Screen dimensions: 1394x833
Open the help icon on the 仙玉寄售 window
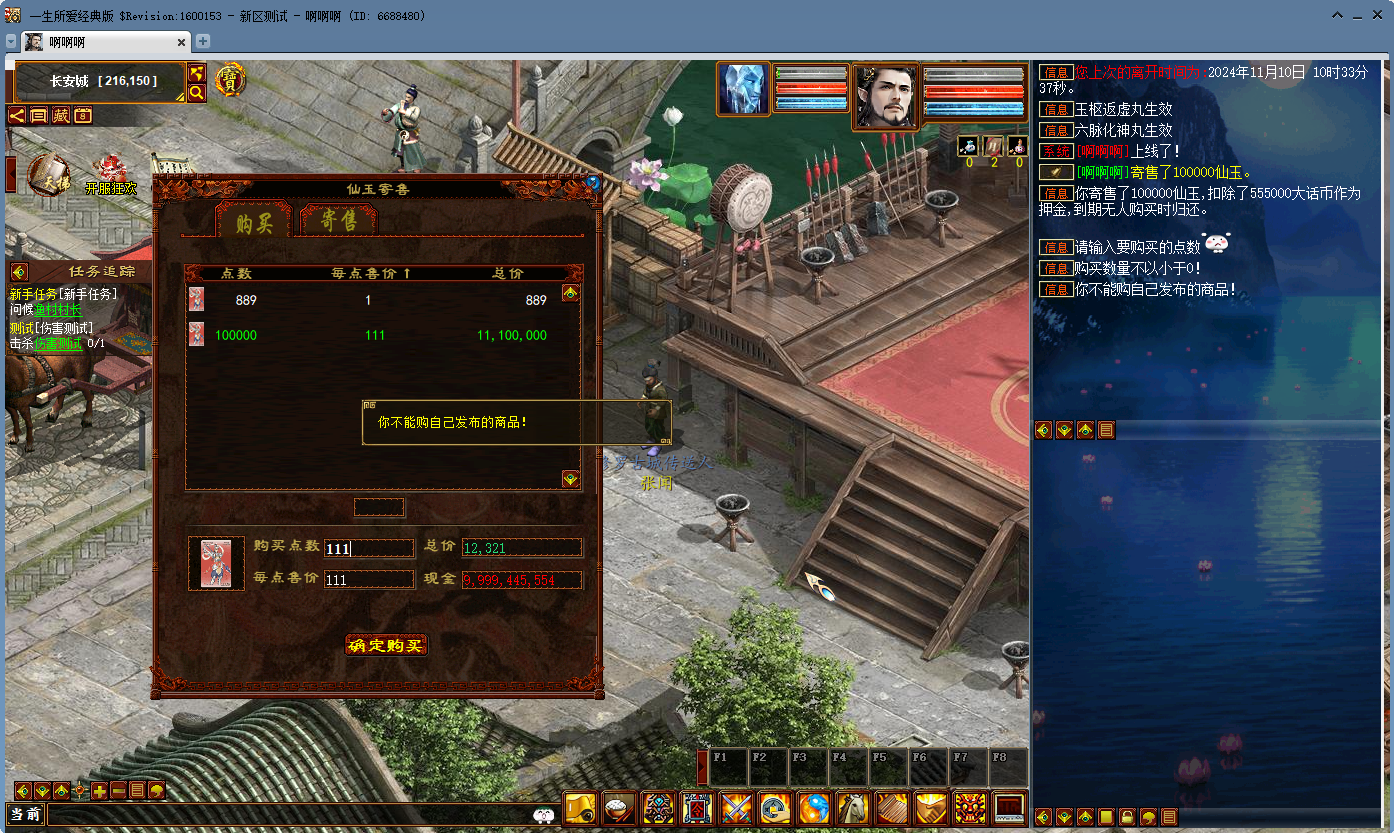(x=593, y=183)
